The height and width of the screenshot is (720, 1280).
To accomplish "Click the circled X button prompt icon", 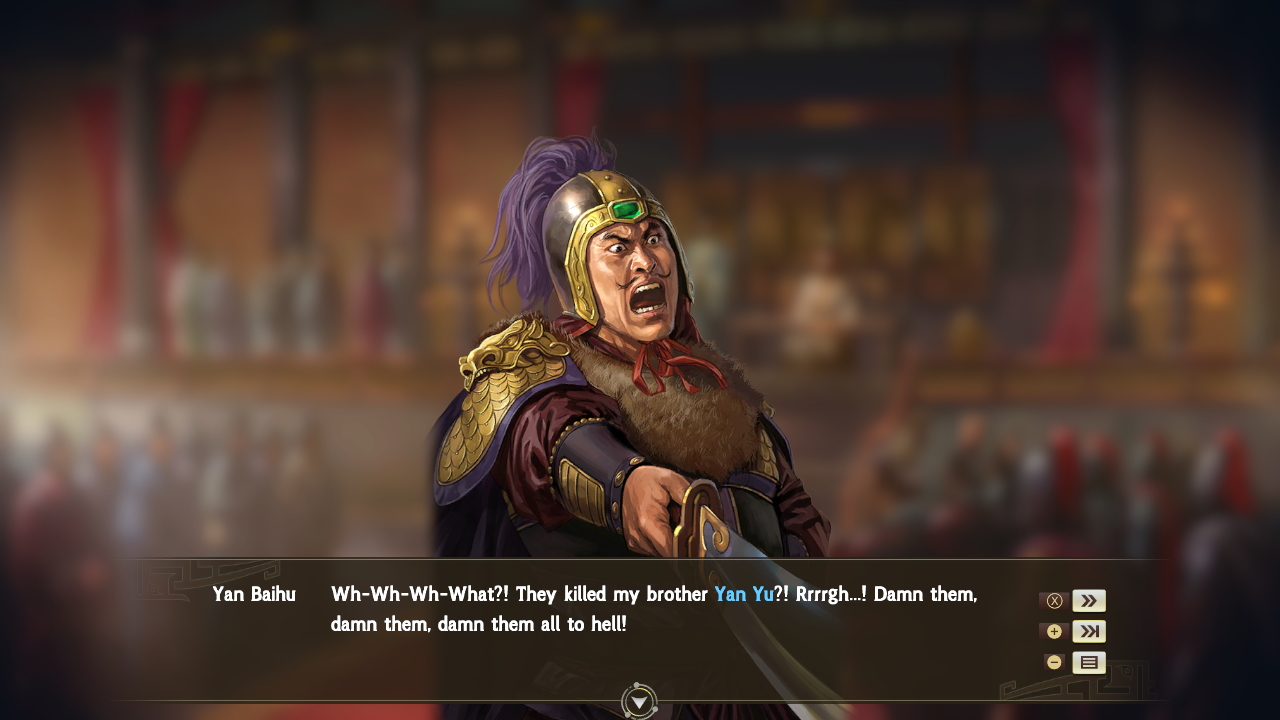I will (1054, 600).
